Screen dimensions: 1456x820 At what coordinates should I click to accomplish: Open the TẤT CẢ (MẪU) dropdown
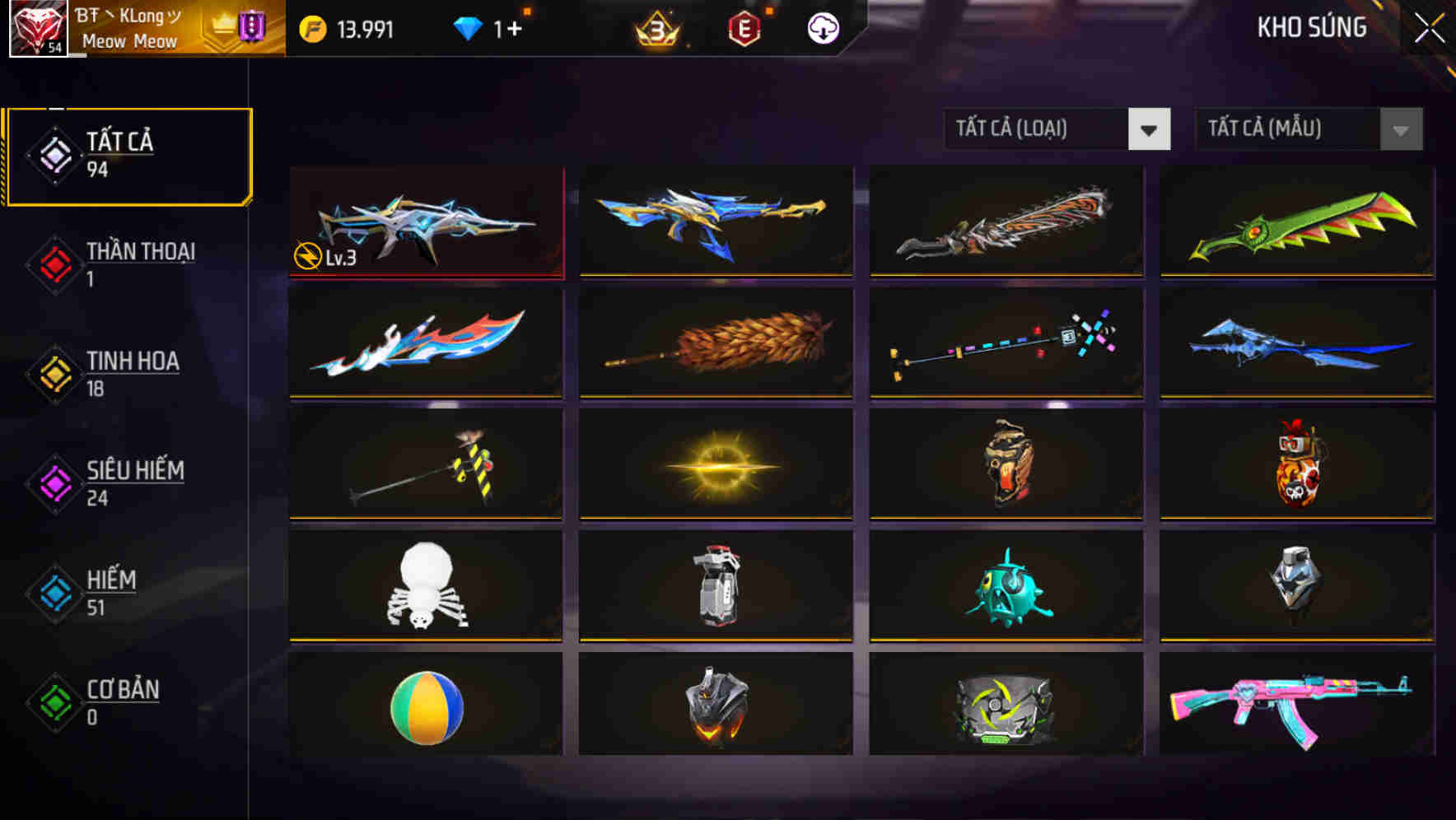pyautogui.click(x=1285, y=129)
